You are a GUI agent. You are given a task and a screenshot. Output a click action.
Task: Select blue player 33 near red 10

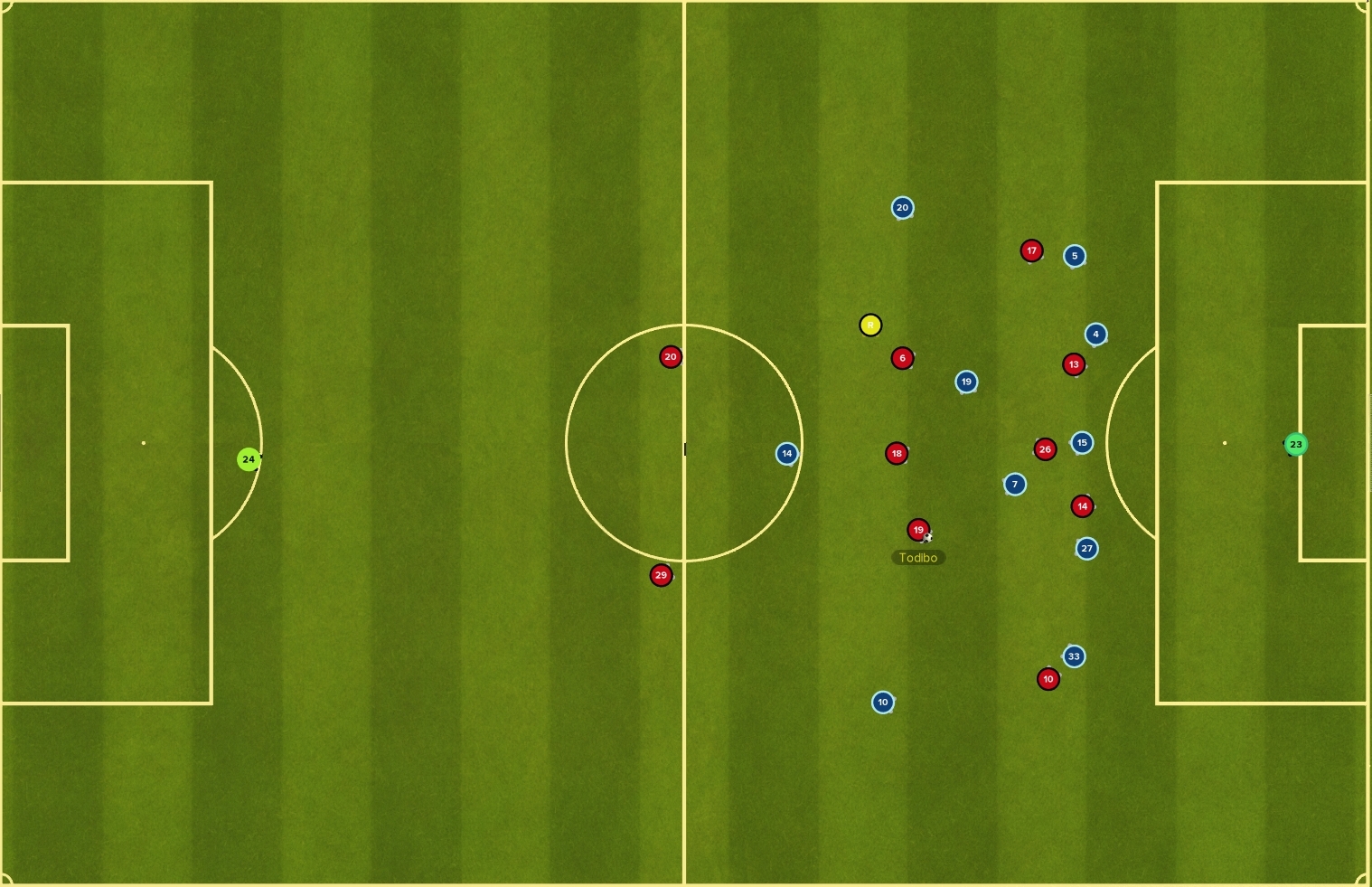[1073, 656]
